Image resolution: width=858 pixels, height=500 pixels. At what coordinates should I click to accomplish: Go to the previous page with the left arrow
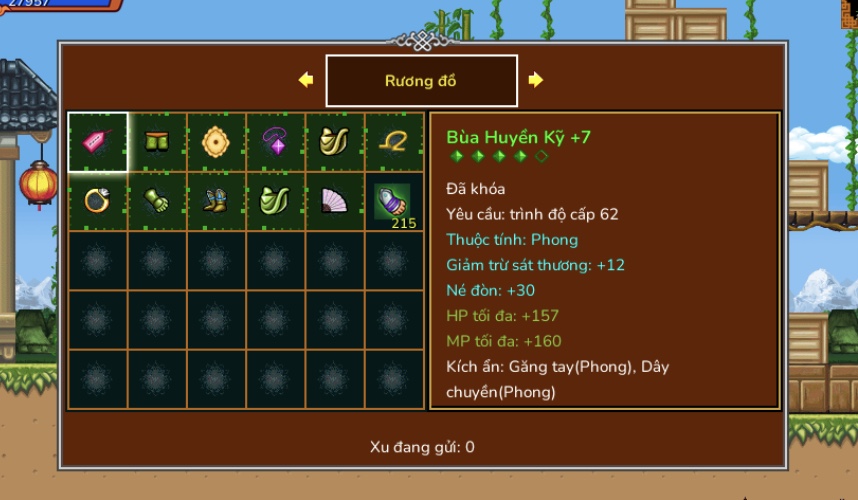(x=306, y=80)
